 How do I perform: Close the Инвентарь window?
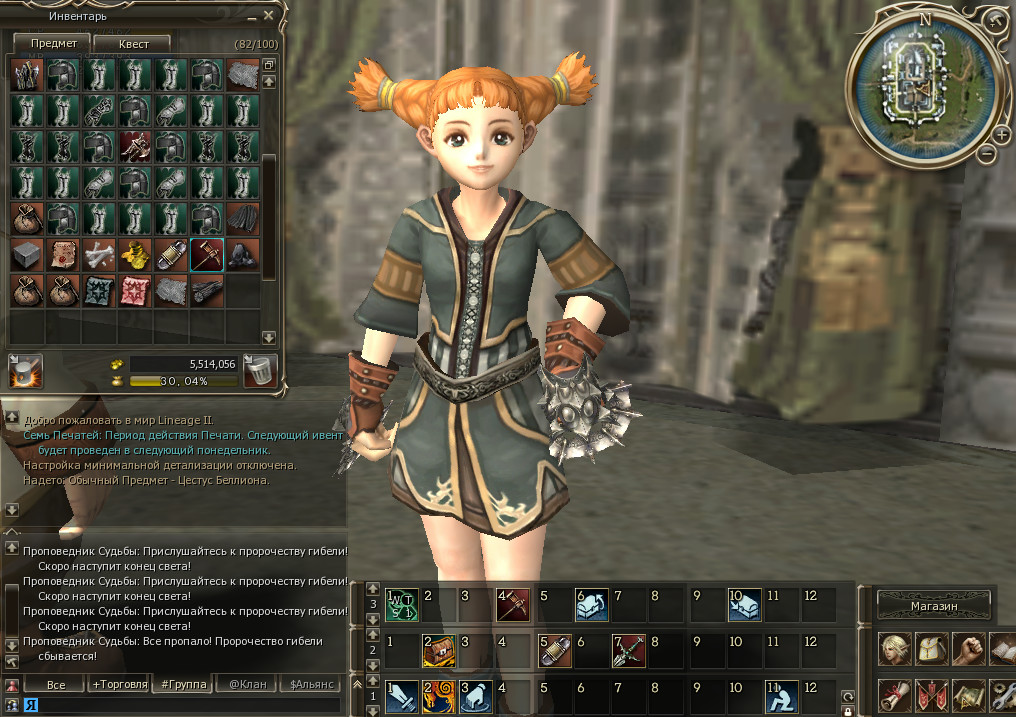(x=268, y=15)
